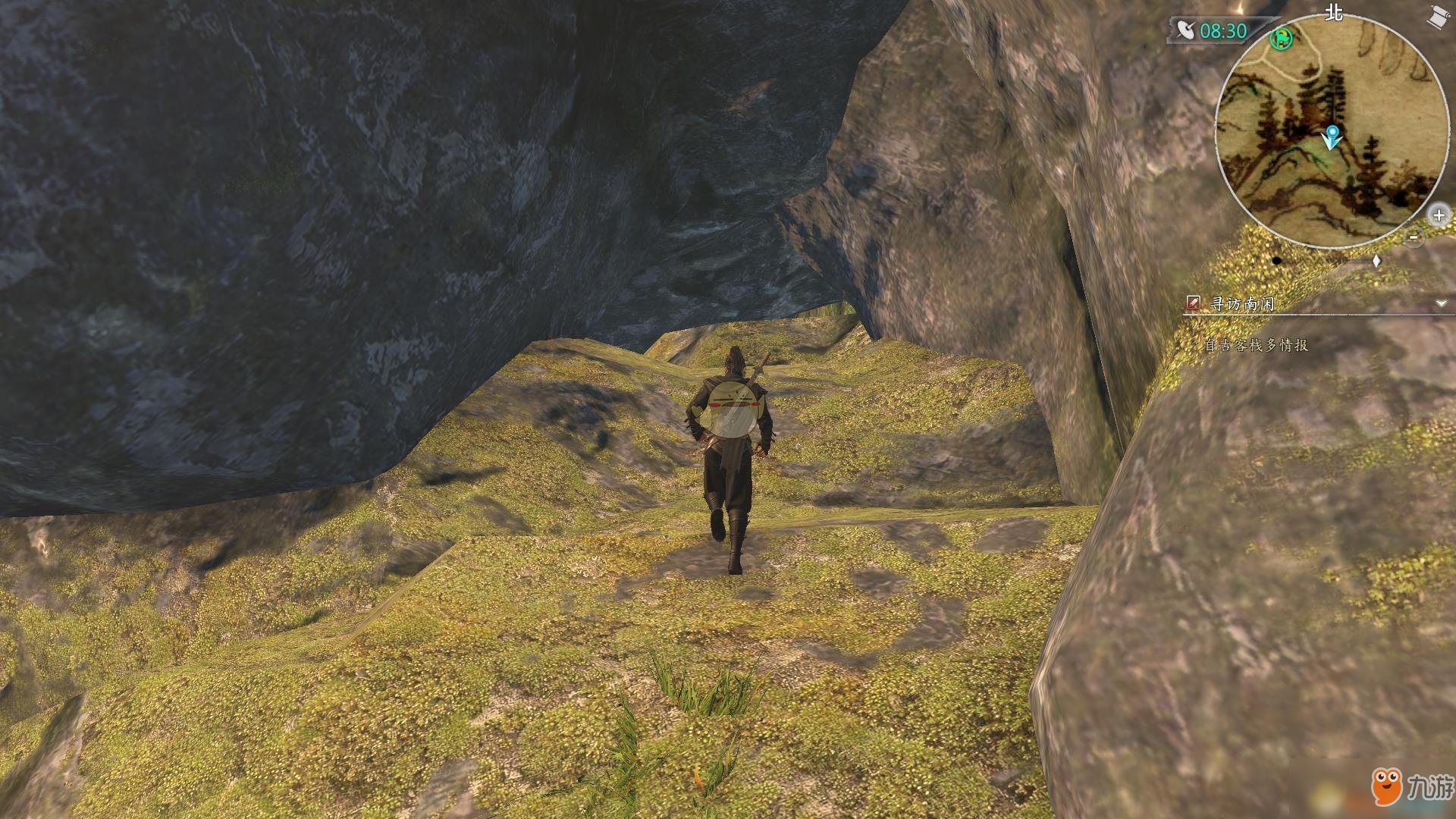Viewport: 1456px width, 819px height.
Task: Select the green flag marker on minimap
Action: click(x=1282, y=37)
